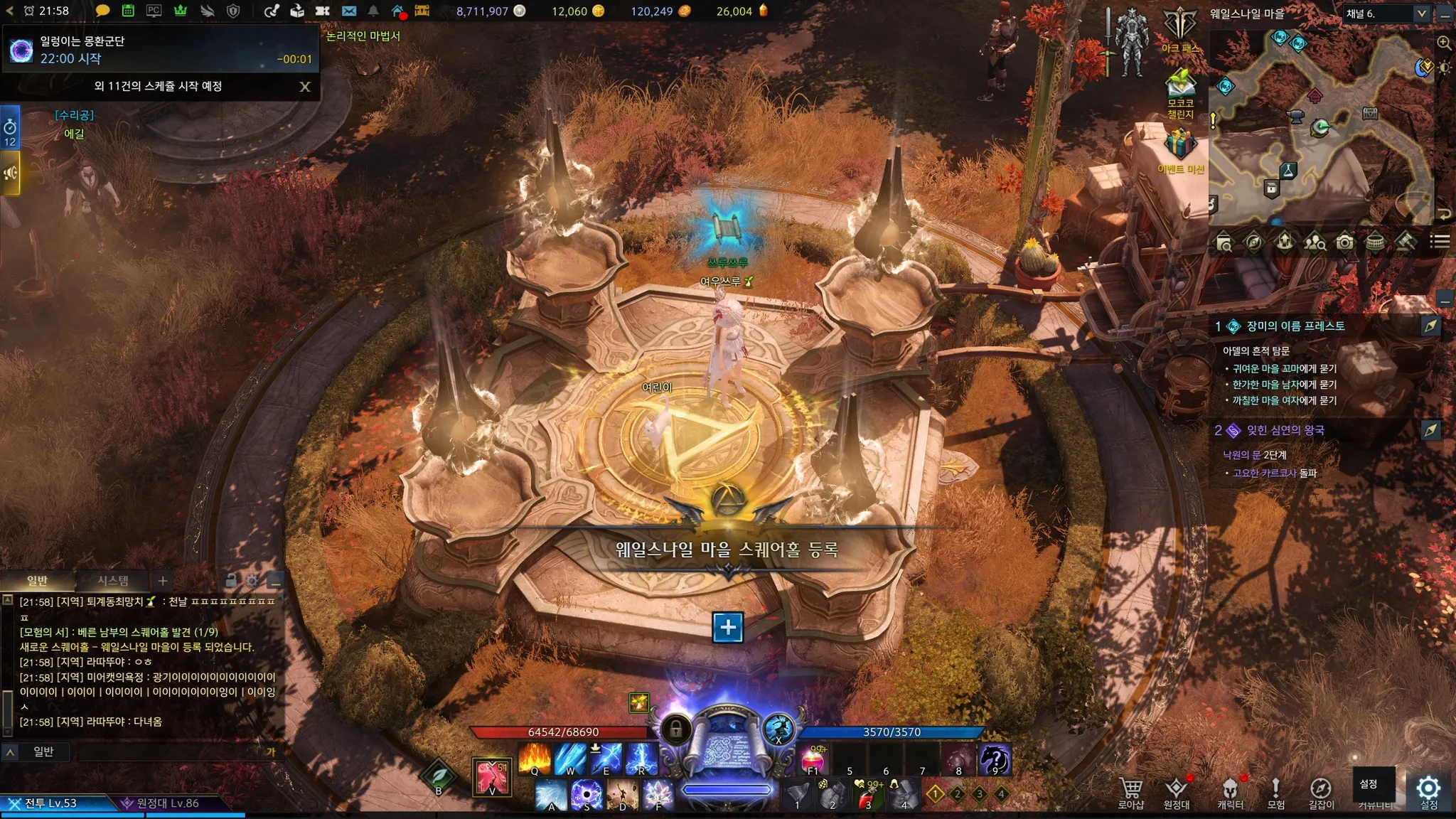Zoom in the minimap with magnifier
The height and width of the screenshot is (819, 1456).
[1444, 43]
